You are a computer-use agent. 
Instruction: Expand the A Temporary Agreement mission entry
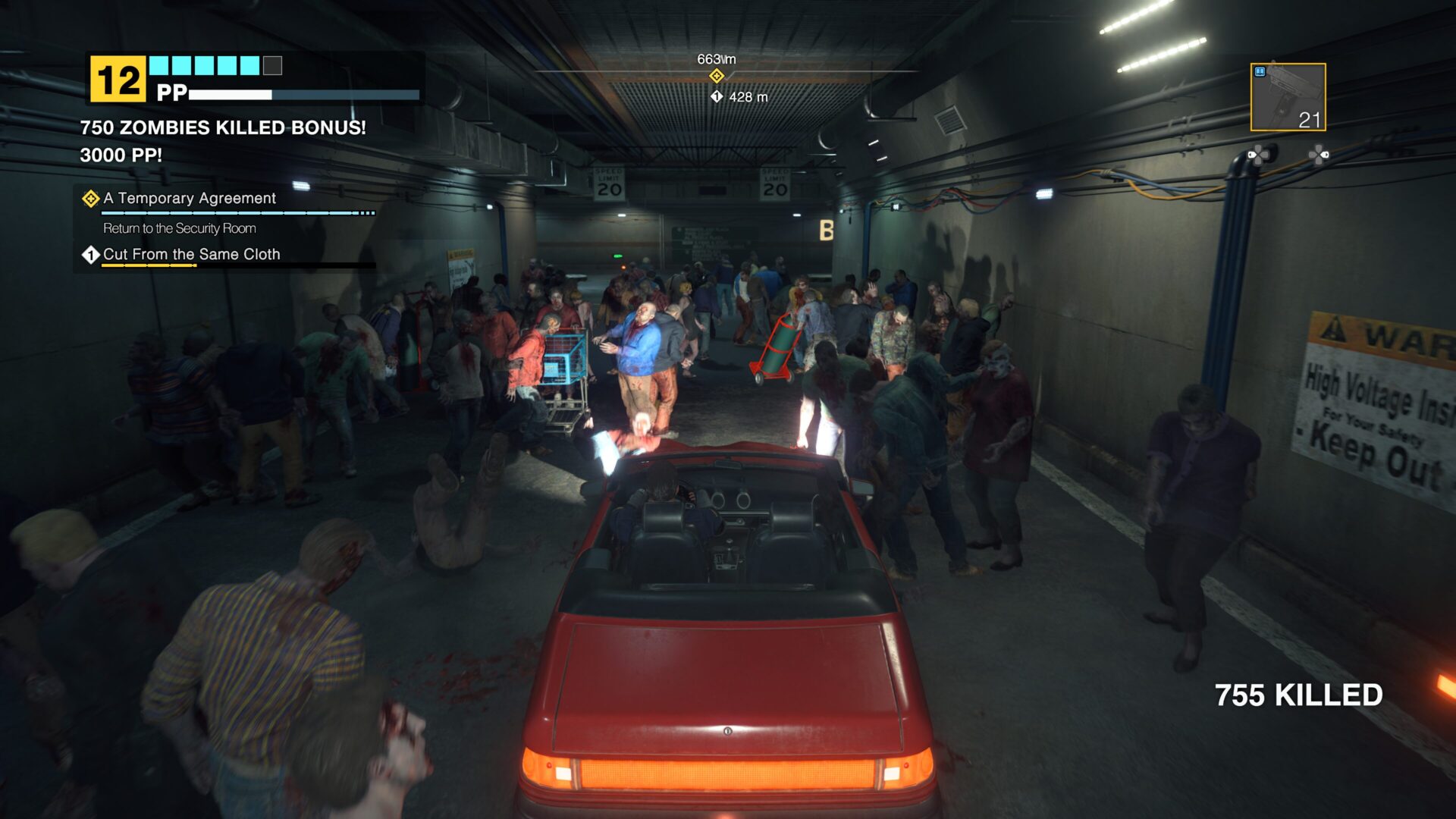190,199
